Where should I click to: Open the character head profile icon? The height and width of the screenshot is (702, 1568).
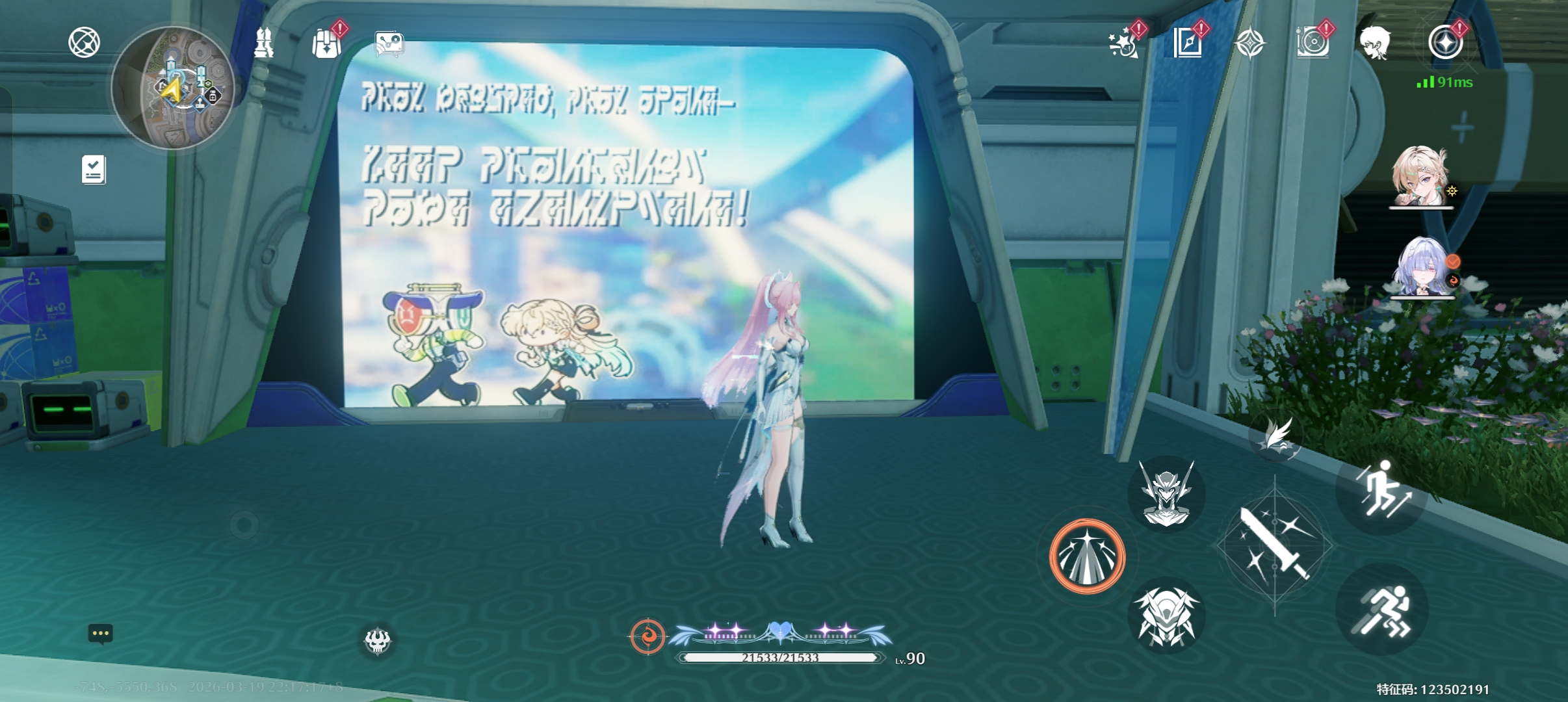pos(1375,43)
